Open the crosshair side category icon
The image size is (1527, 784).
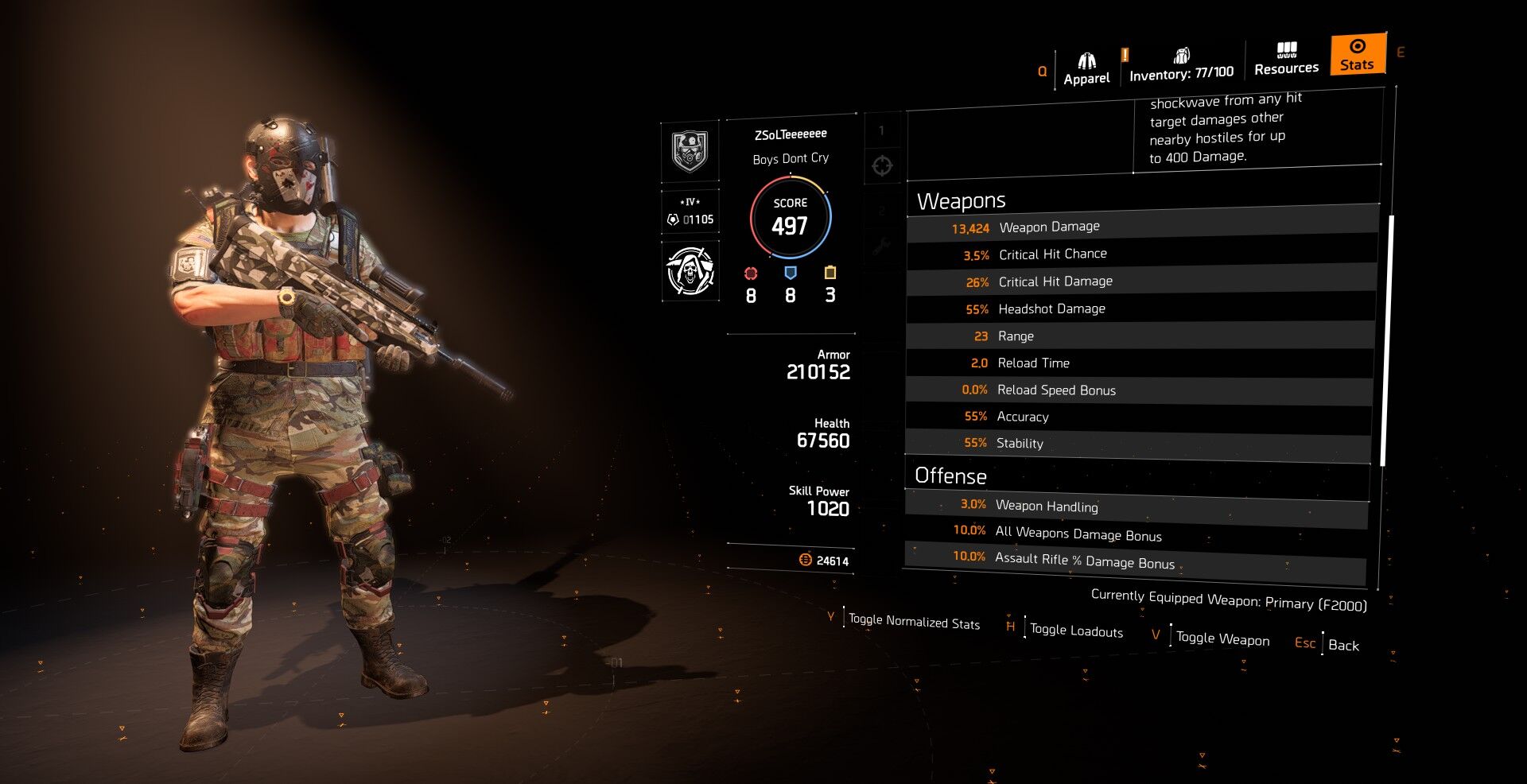(882, 166)
